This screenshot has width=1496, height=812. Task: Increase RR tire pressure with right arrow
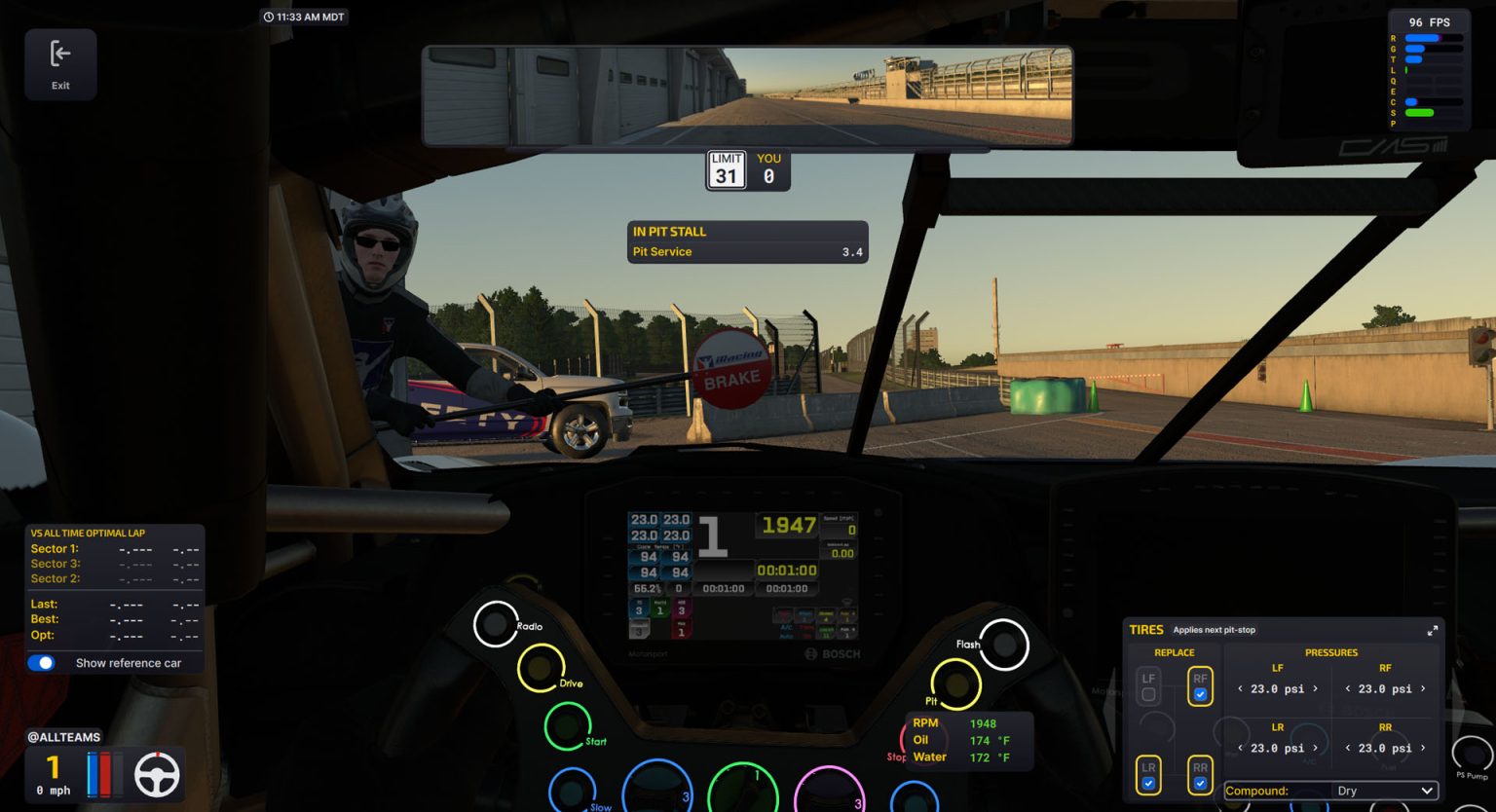click(1423, 748)
